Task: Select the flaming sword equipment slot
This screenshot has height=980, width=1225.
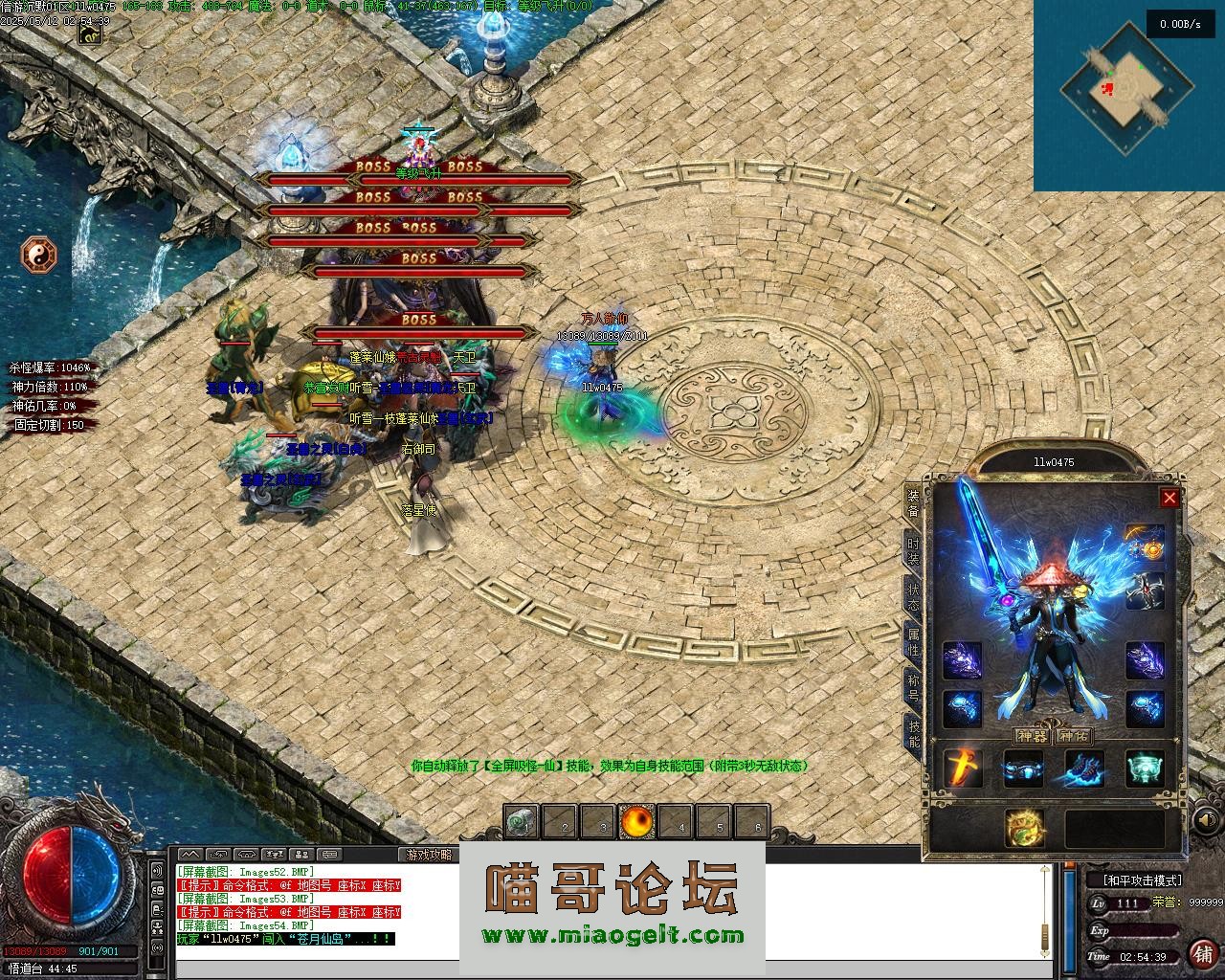Action: 962,768
